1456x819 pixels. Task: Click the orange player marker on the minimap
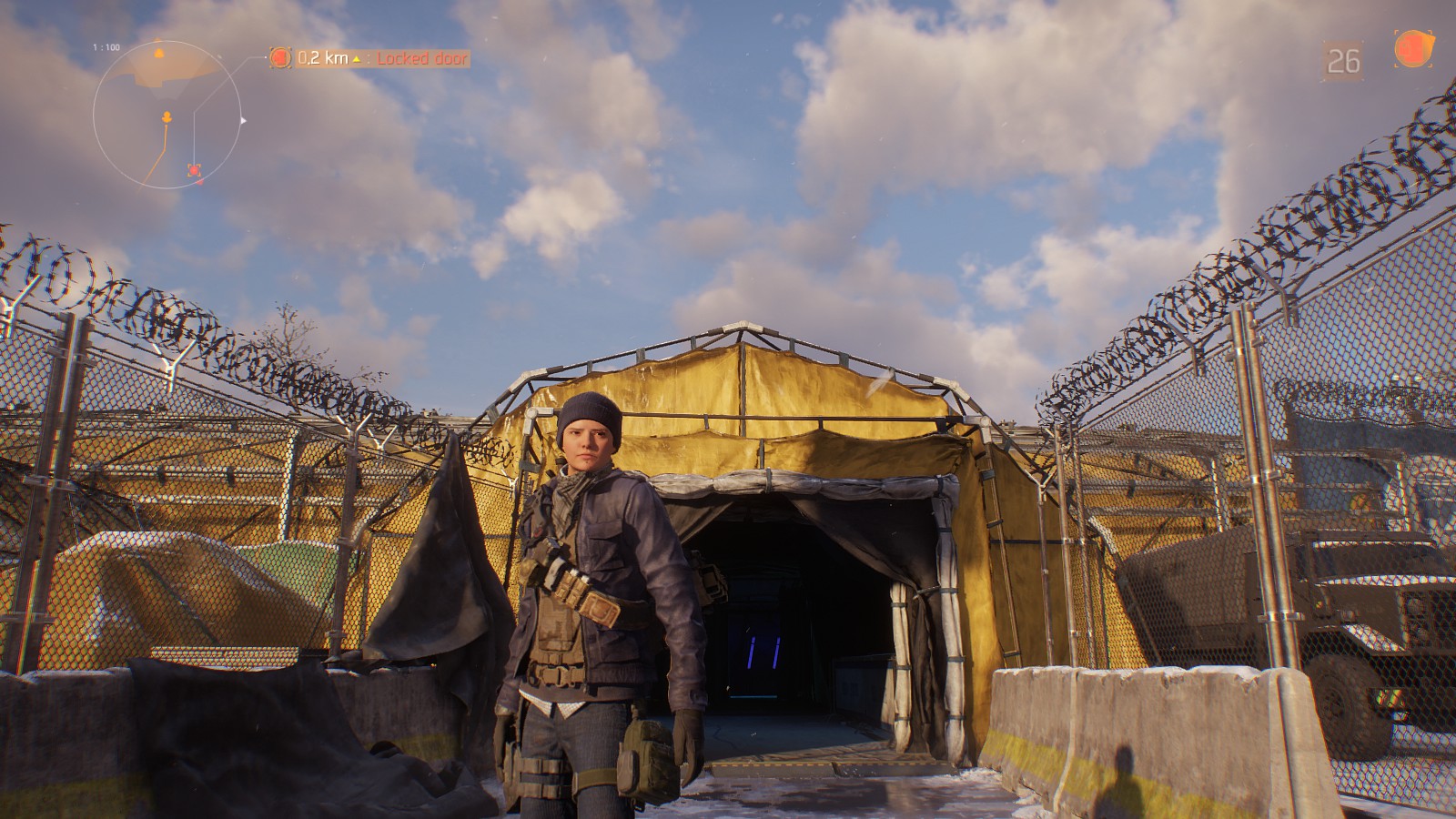tap(167, 116)
